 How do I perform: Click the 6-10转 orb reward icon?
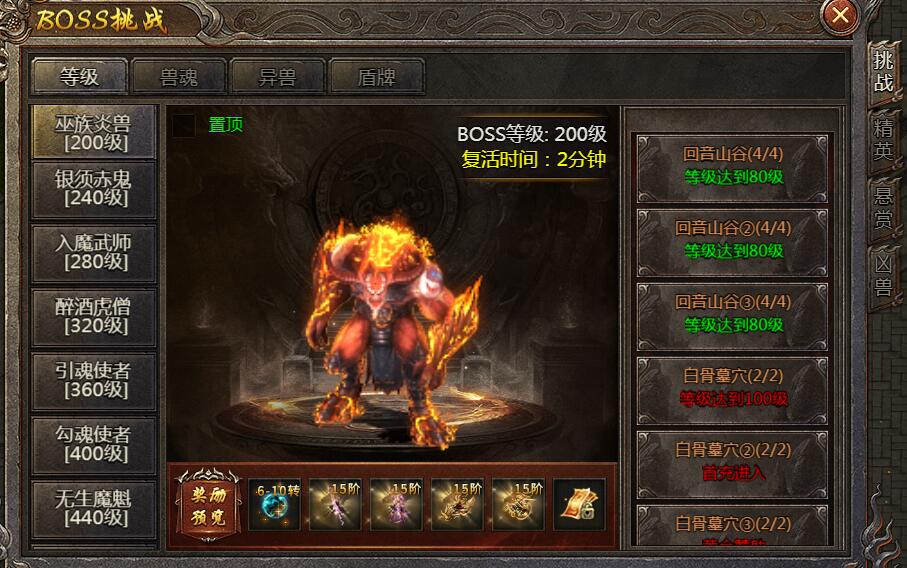pyautogui.click(x=274, y=504)
